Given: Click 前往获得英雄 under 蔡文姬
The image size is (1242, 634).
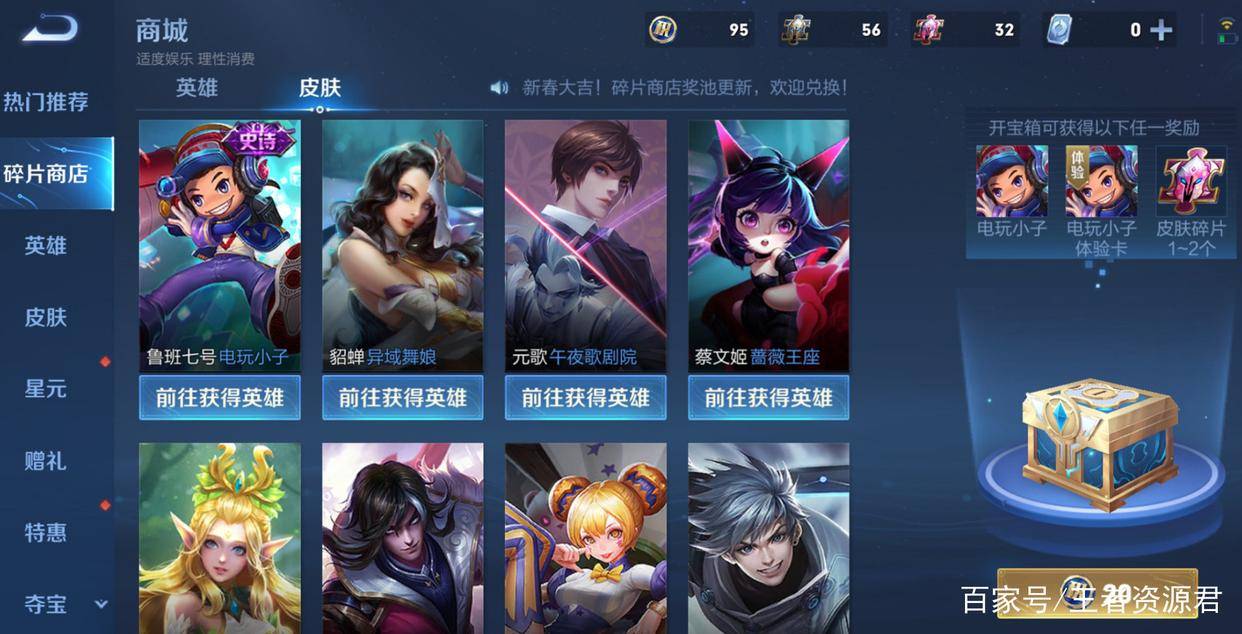Looking at the screenshot, I should pos(768,398).
